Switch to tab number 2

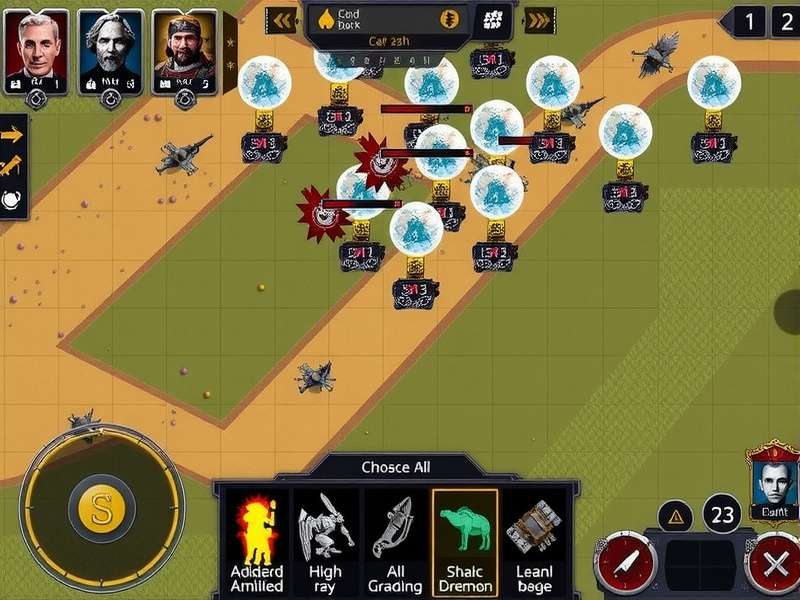(x=784, y=20)
